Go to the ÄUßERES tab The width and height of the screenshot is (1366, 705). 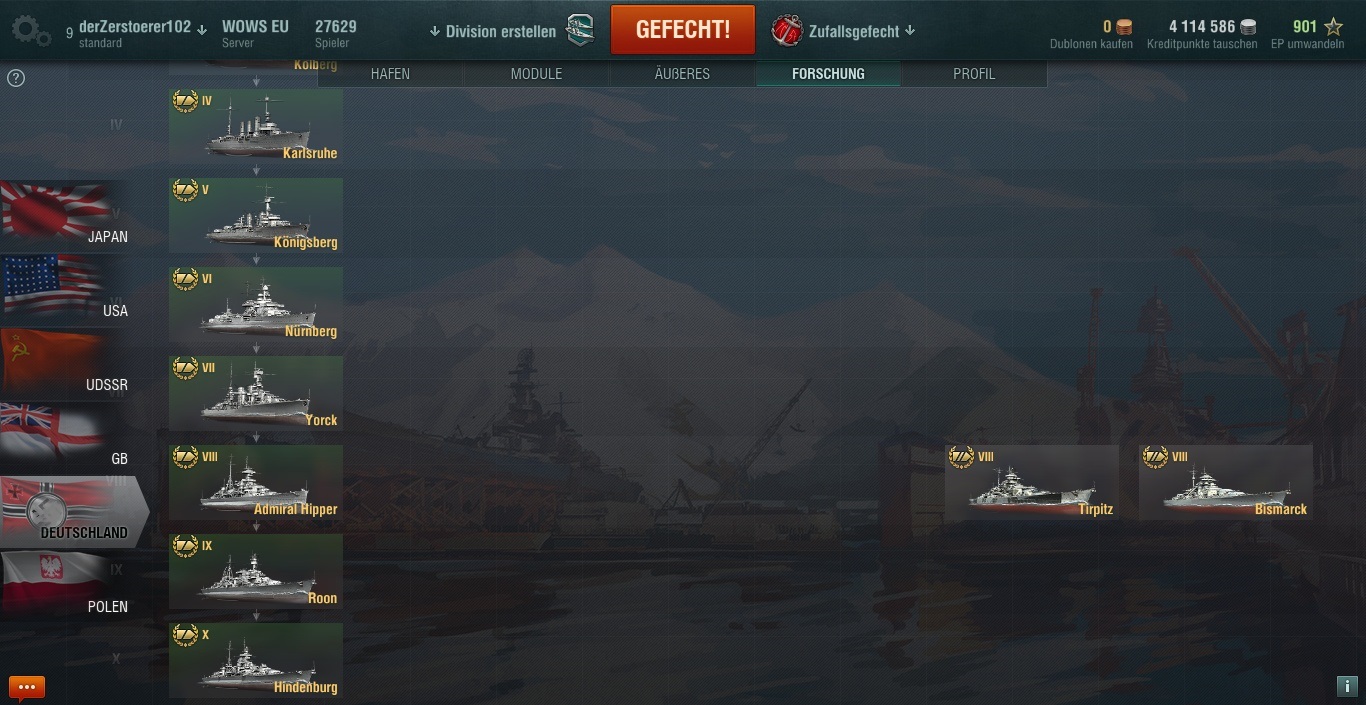(x=682, y=74)
